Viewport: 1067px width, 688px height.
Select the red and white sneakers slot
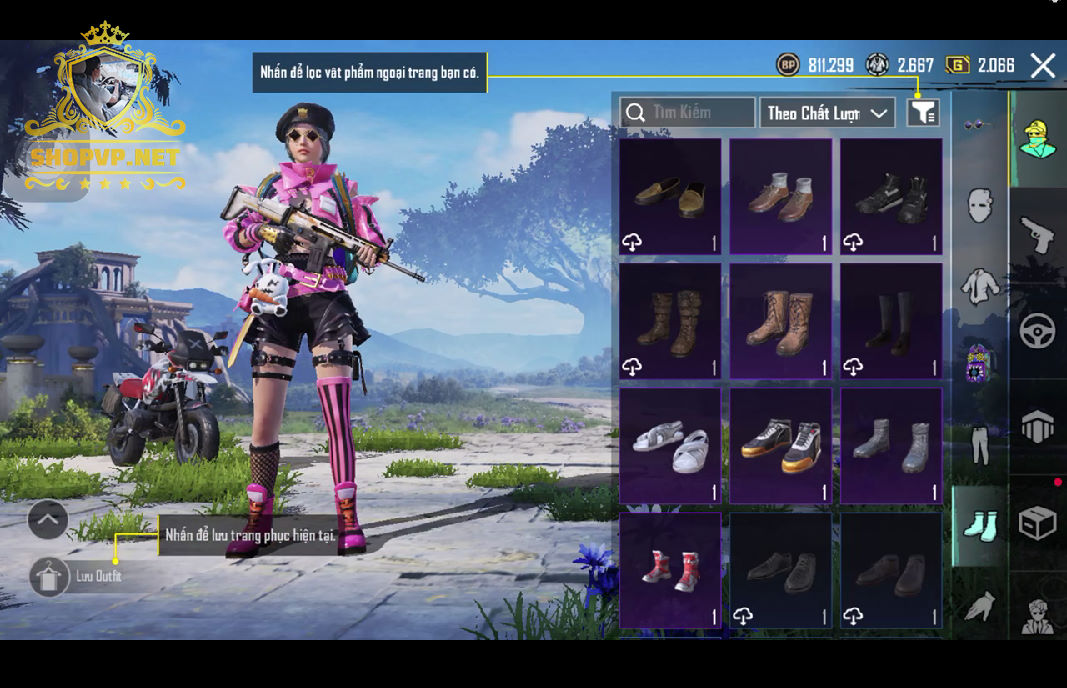(670, 570)
